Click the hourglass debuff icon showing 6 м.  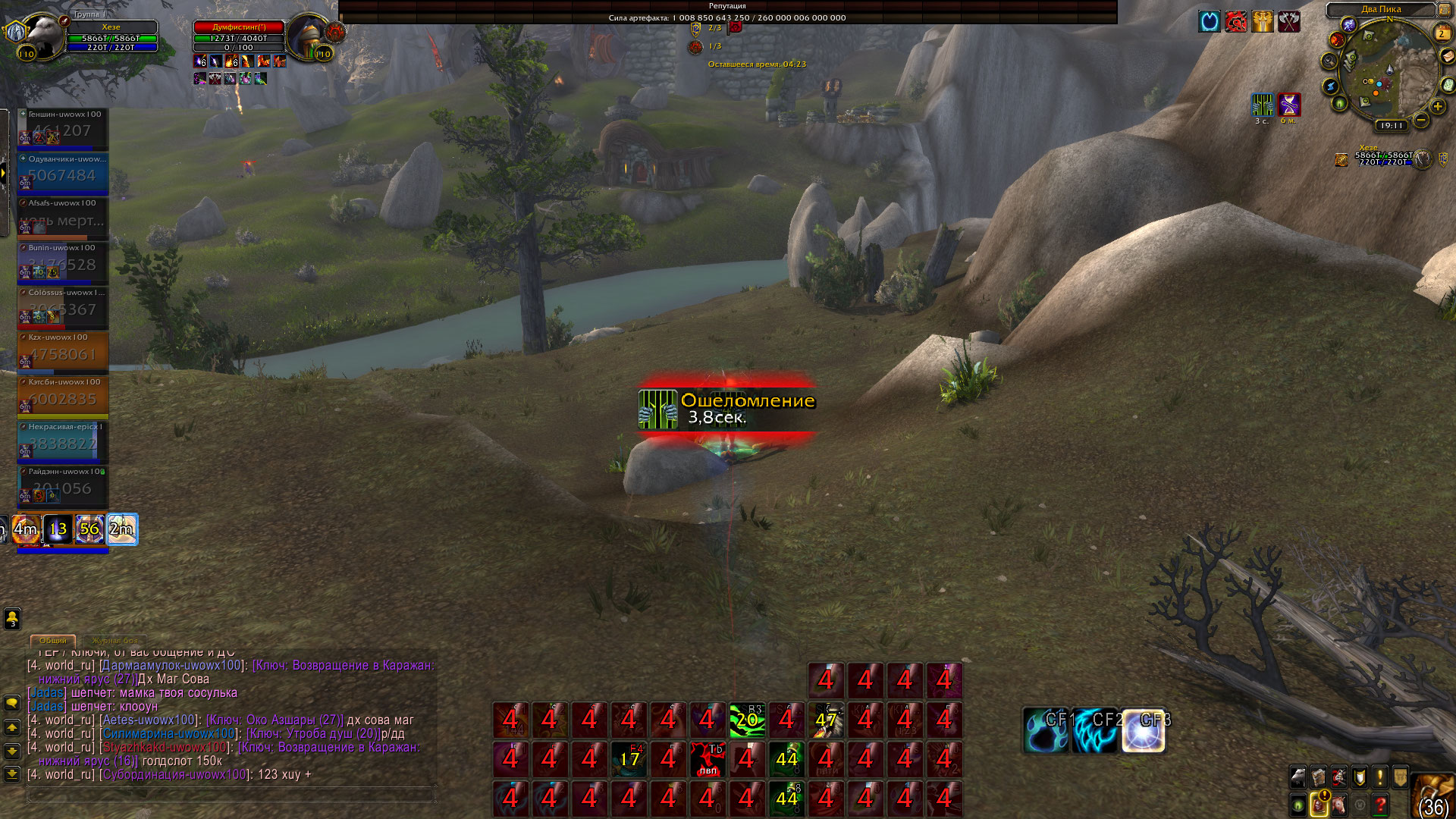click(x=1289, y=104)
